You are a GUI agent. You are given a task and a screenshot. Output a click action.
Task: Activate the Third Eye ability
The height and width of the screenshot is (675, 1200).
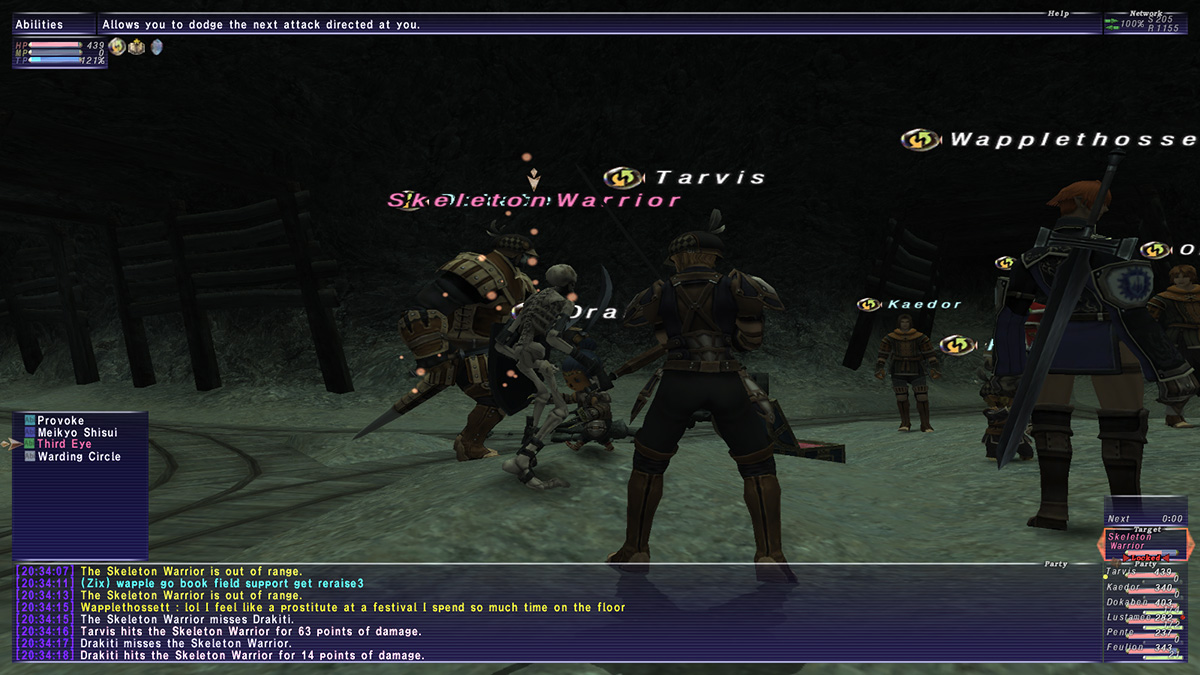[64, 445]
